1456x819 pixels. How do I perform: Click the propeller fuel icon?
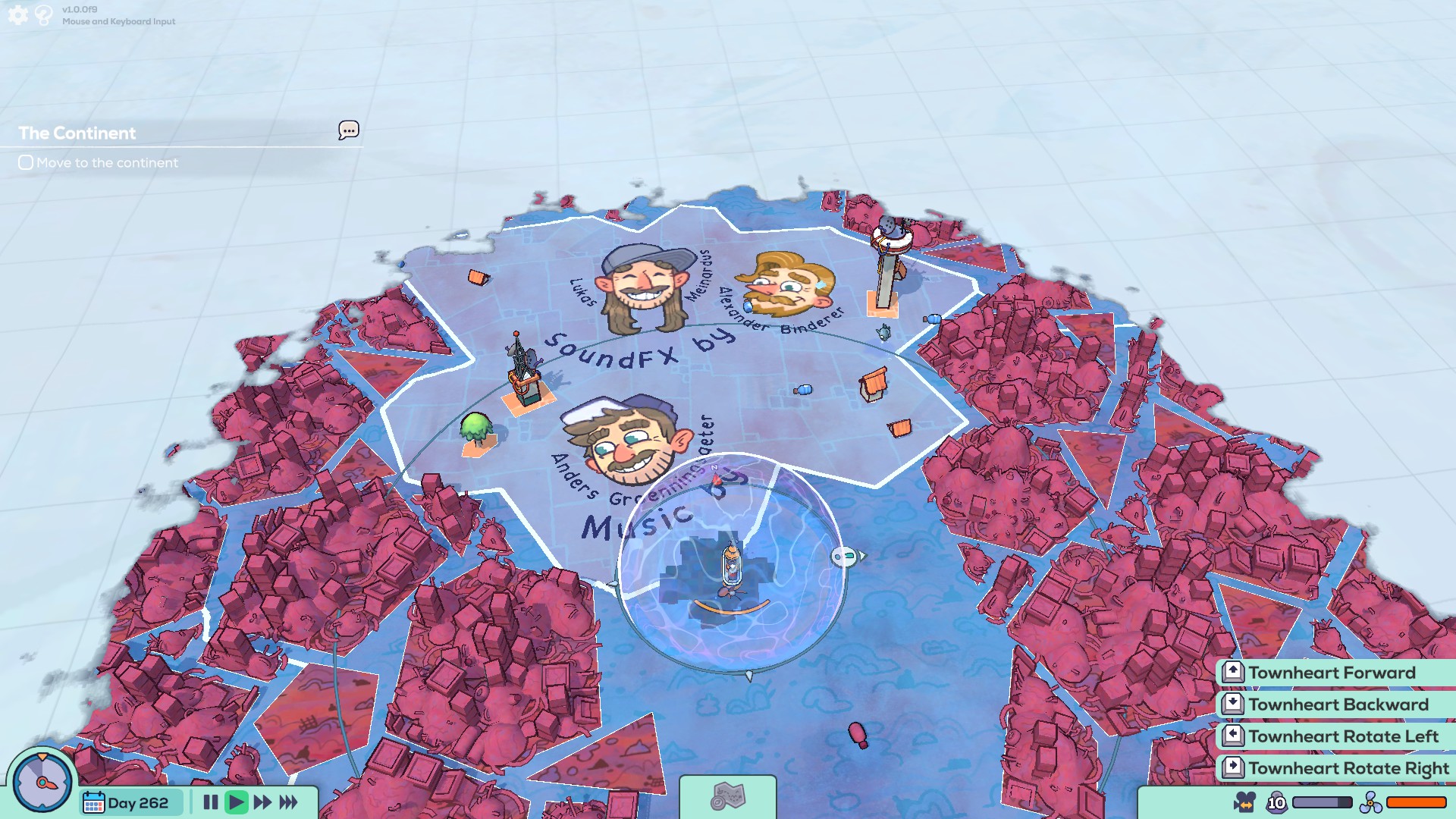1370,802
